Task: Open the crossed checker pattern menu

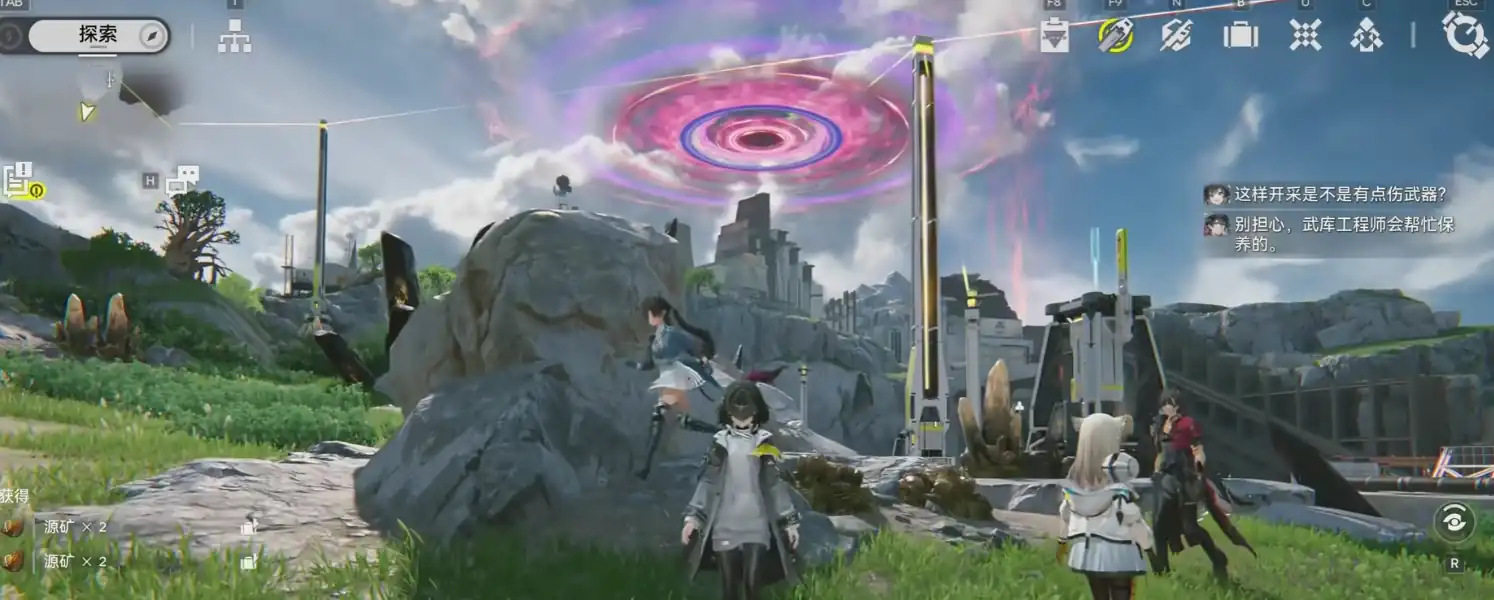Action: point(1305,35)
